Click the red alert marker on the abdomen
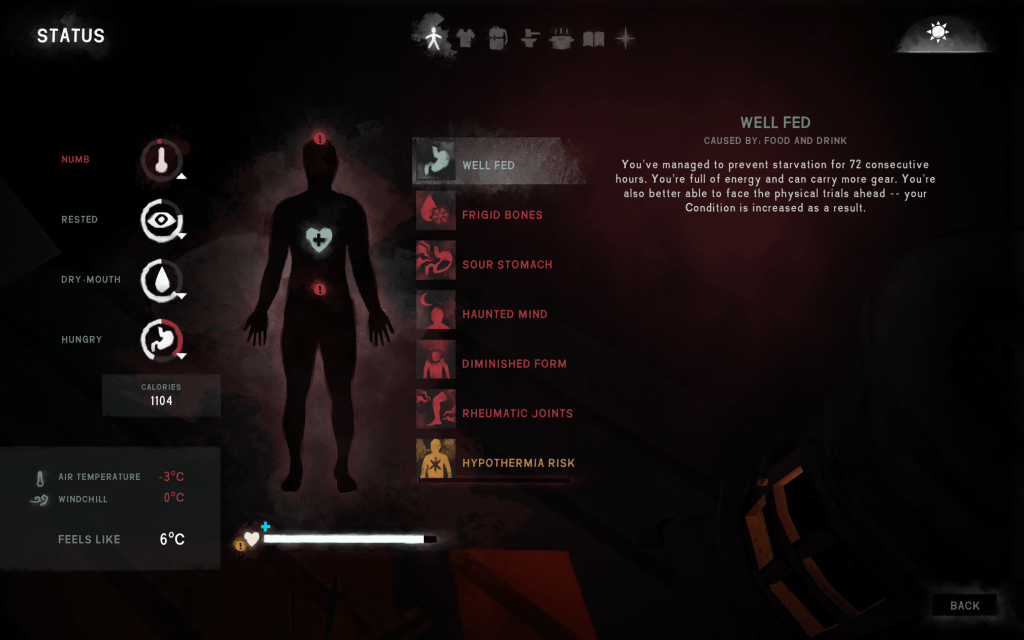This screenshot has width=1024, height=640. (x=319, y=289)
